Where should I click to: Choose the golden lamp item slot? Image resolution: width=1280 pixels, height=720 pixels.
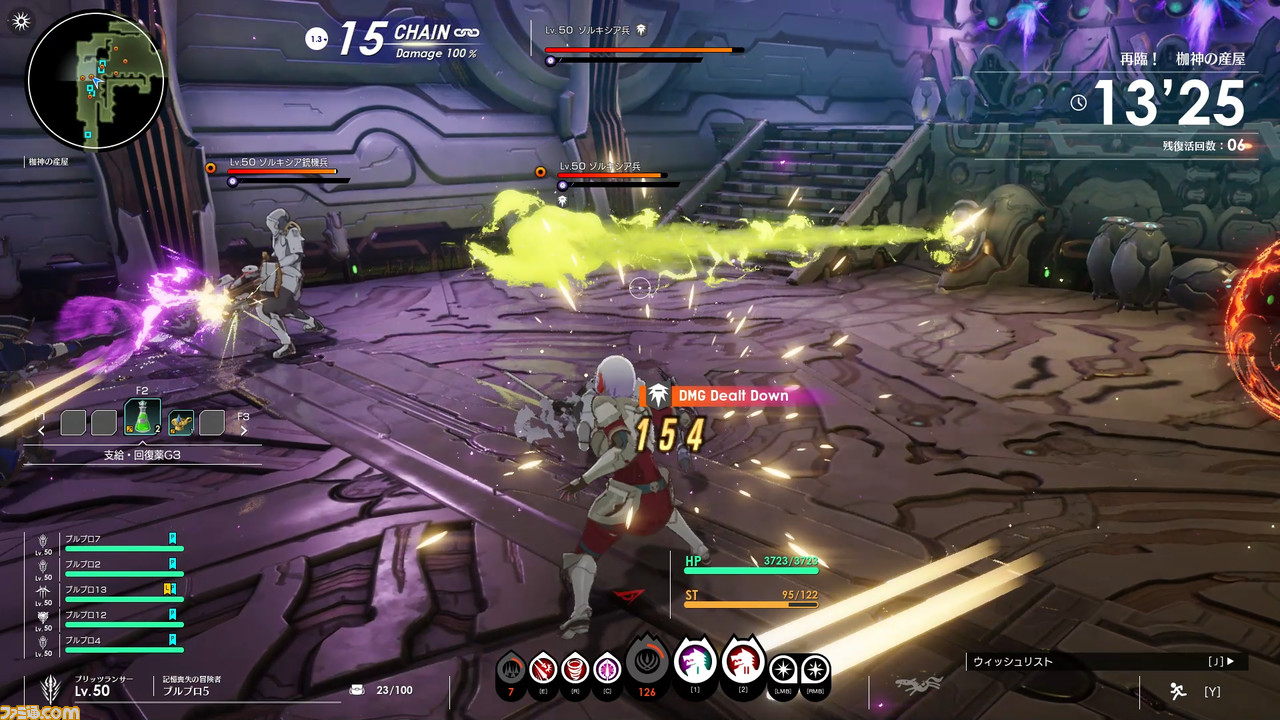click(181, 423)
